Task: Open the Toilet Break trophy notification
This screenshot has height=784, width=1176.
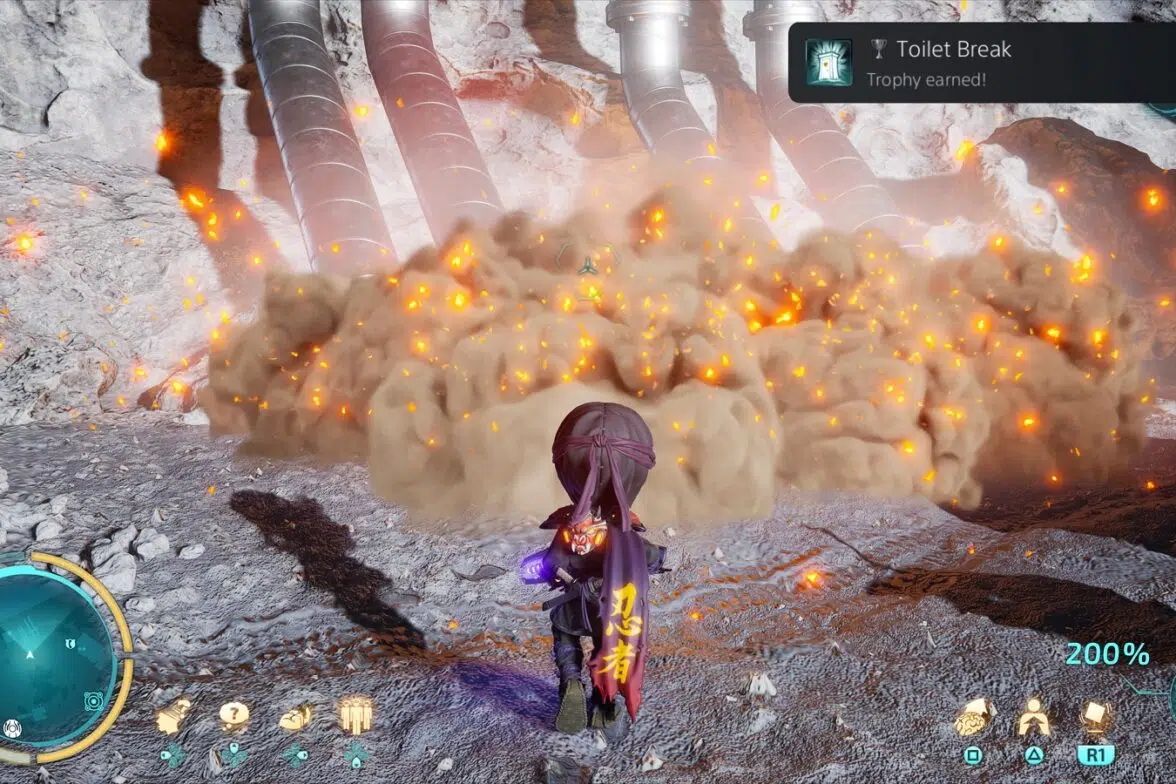Action: (982, 62)
